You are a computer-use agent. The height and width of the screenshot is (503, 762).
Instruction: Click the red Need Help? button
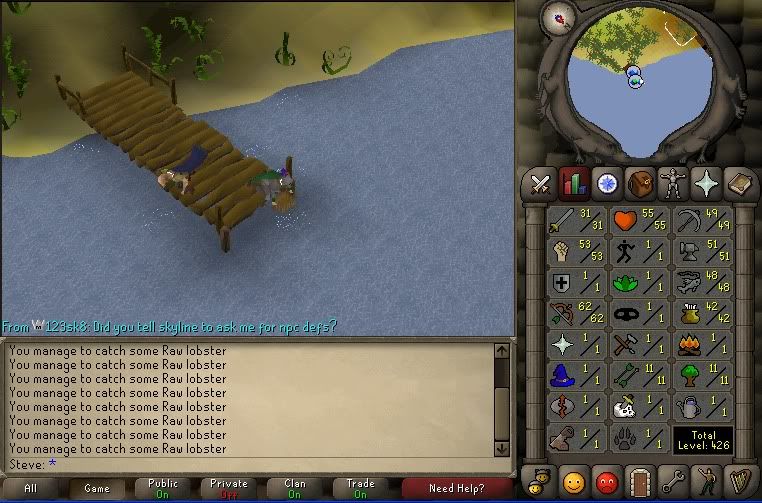(x=456, y=489)
